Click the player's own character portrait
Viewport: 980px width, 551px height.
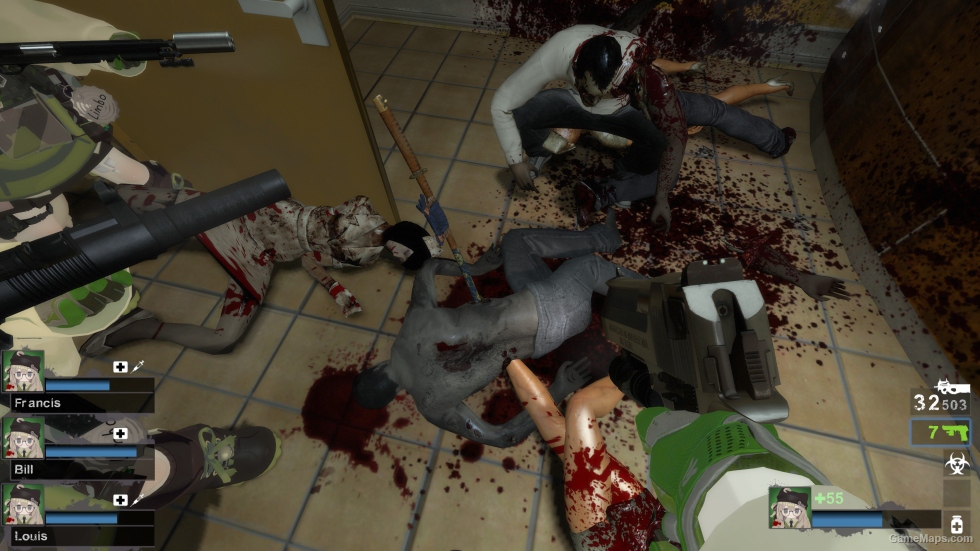click(789, 507)
